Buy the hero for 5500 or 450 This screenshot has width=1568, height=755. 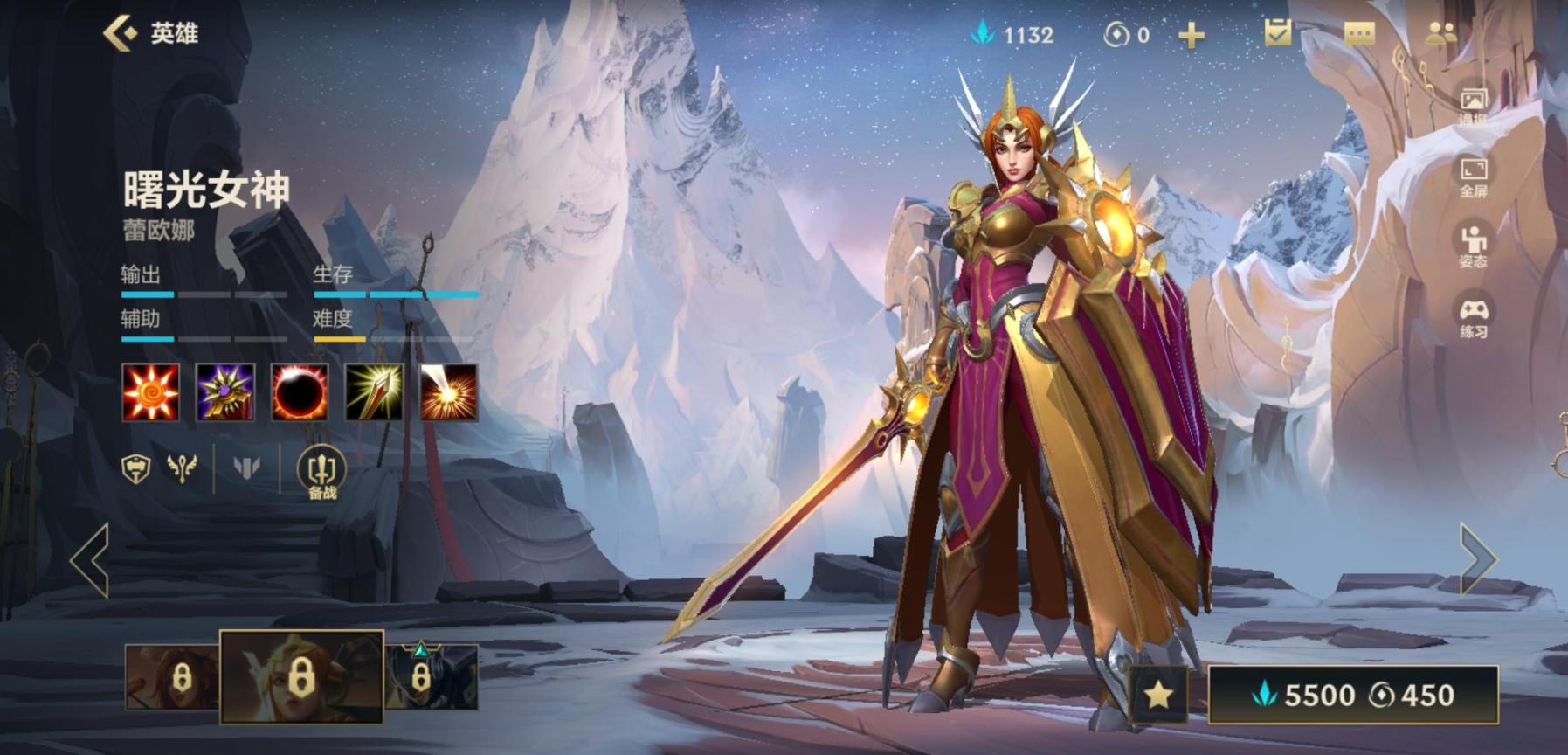pyautogui.click(x=1352, y=695)
